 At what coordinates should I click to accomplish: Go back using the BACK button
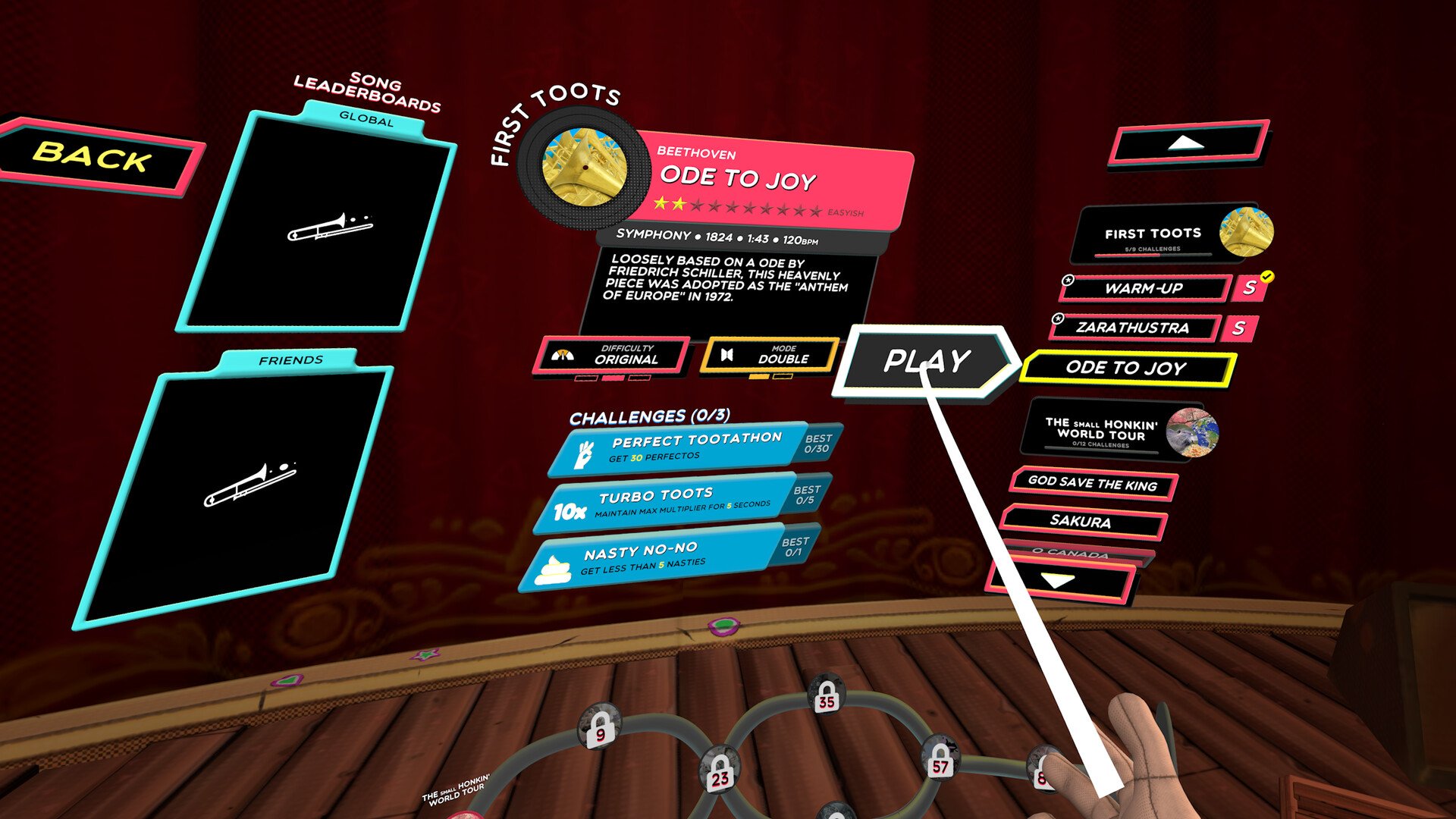tap(95, 156)
